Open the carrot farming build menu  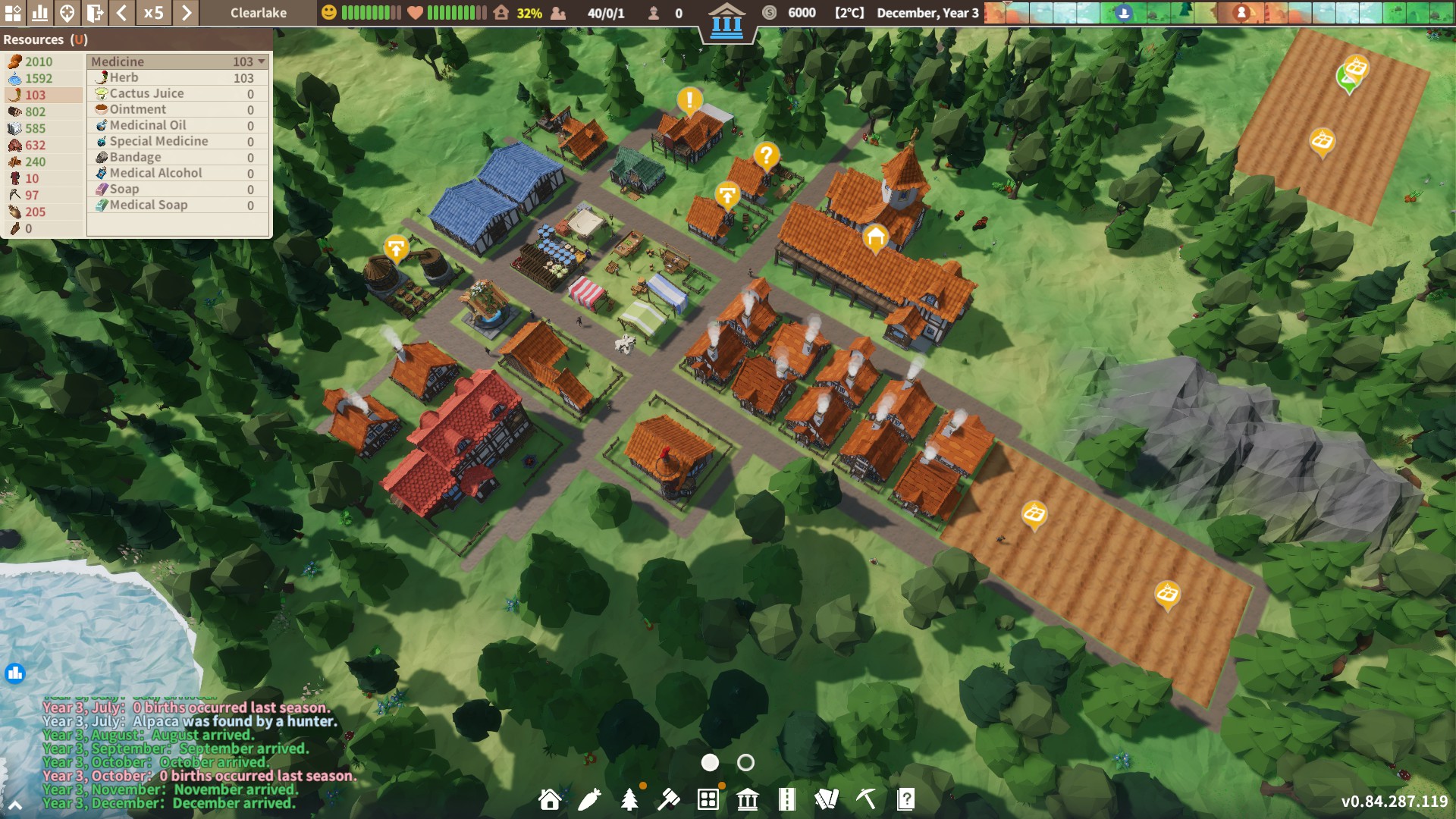[589, 799]
